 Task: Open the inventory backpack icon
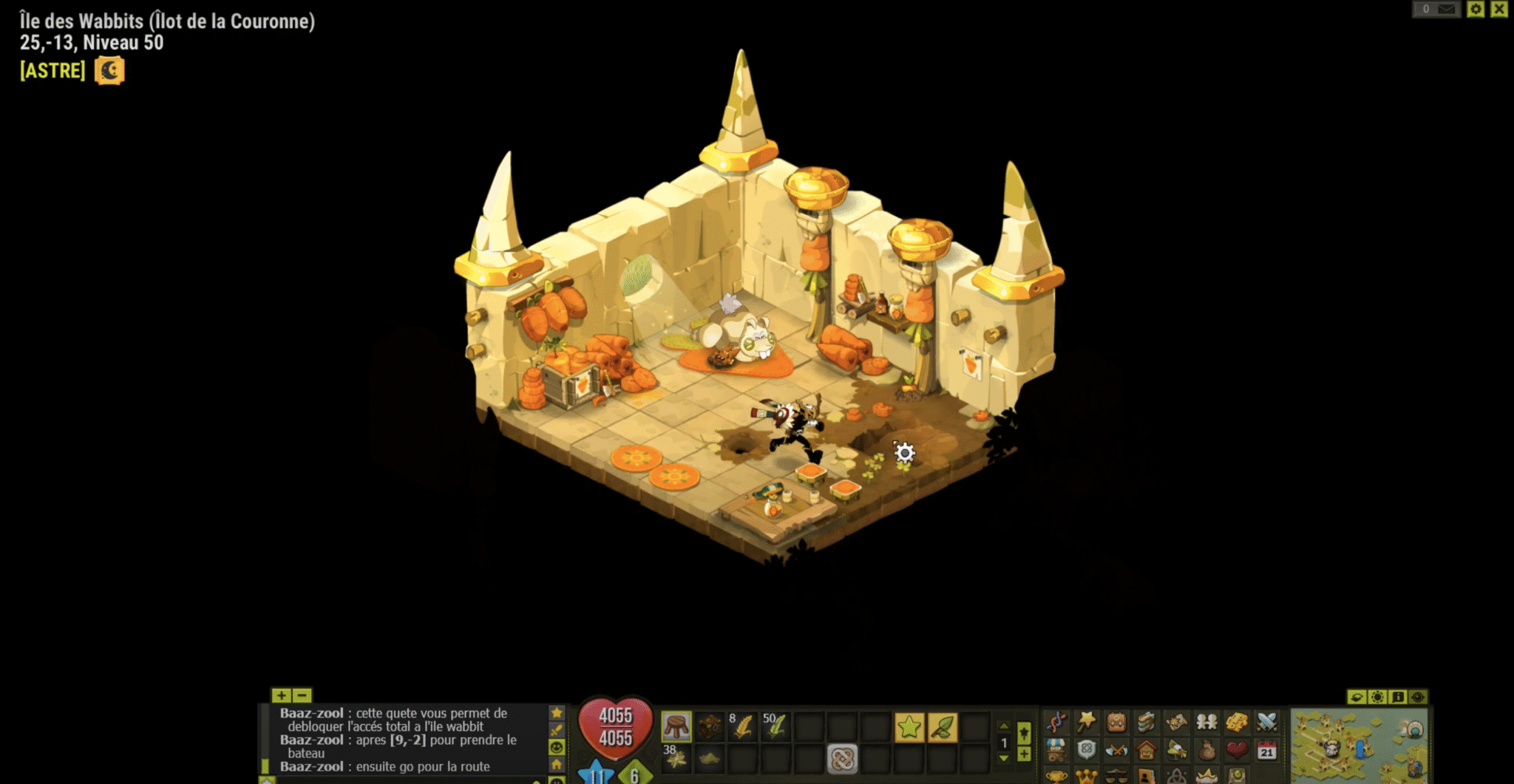tap(1116, 723)
